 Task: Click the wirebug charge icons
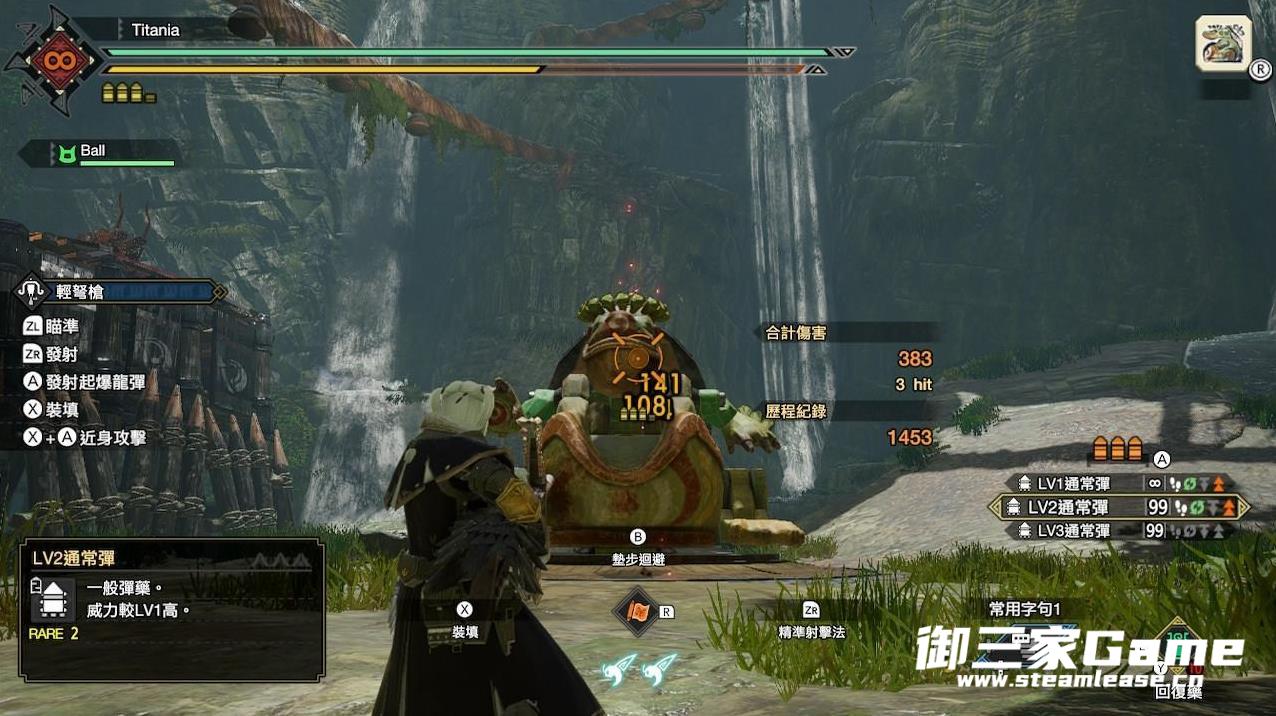640,669
